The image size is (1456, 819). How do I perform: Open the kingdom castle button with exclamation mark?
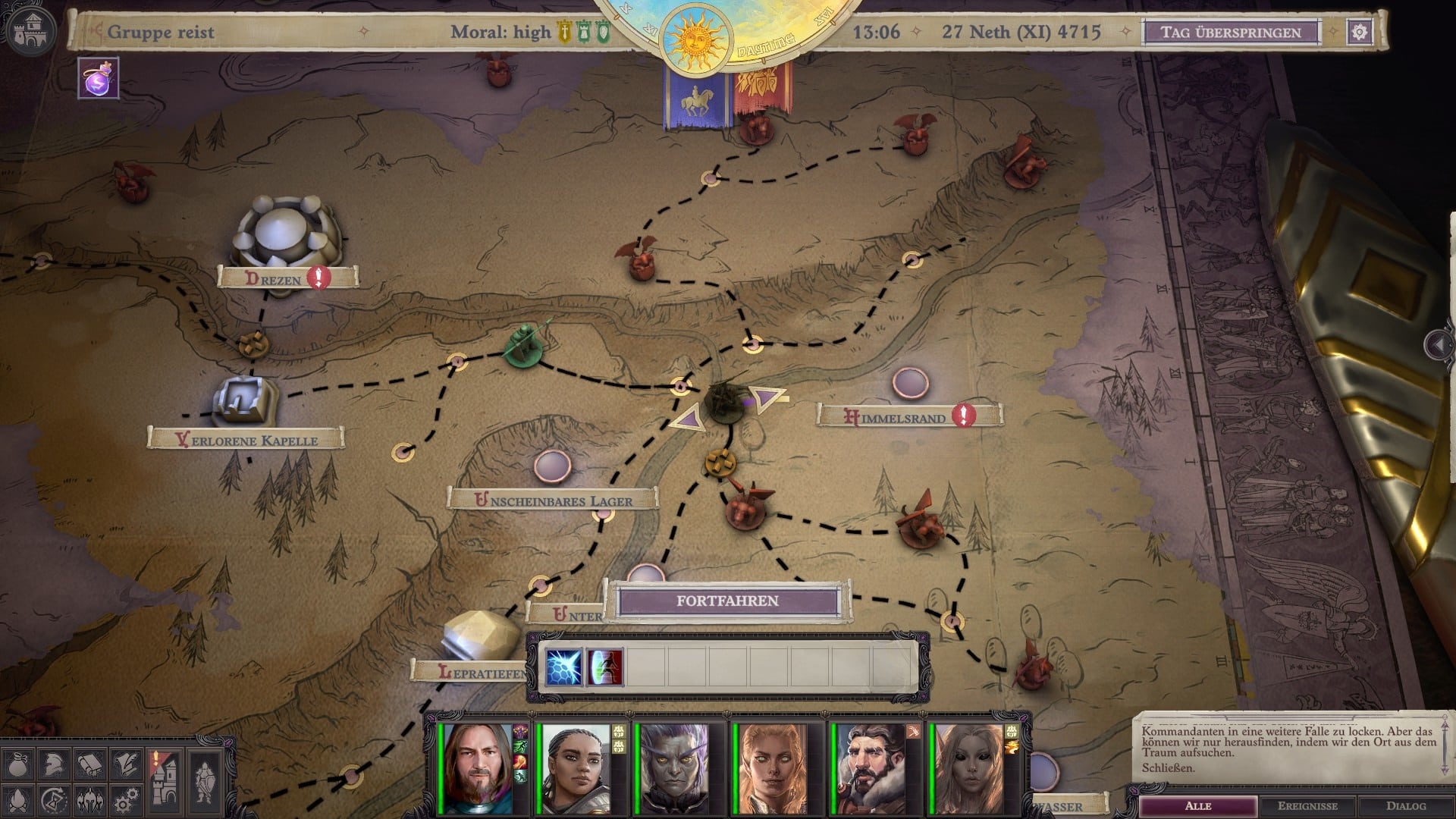point(165,781)
